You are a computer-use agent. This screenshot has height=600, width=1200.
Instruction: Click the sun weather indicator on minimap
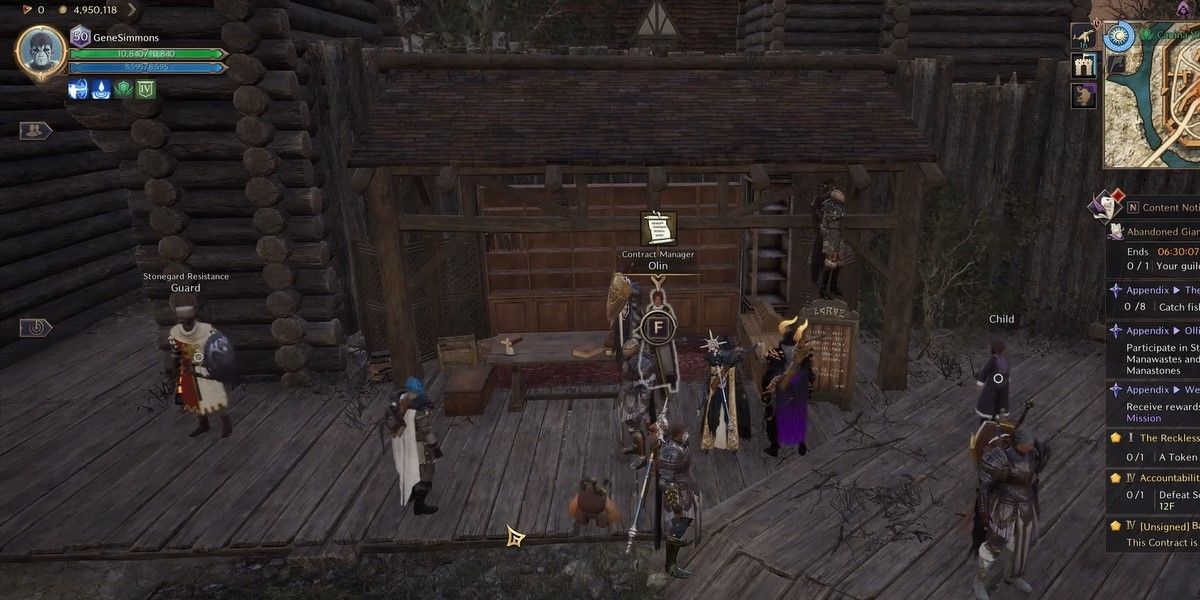[1119, 36]
